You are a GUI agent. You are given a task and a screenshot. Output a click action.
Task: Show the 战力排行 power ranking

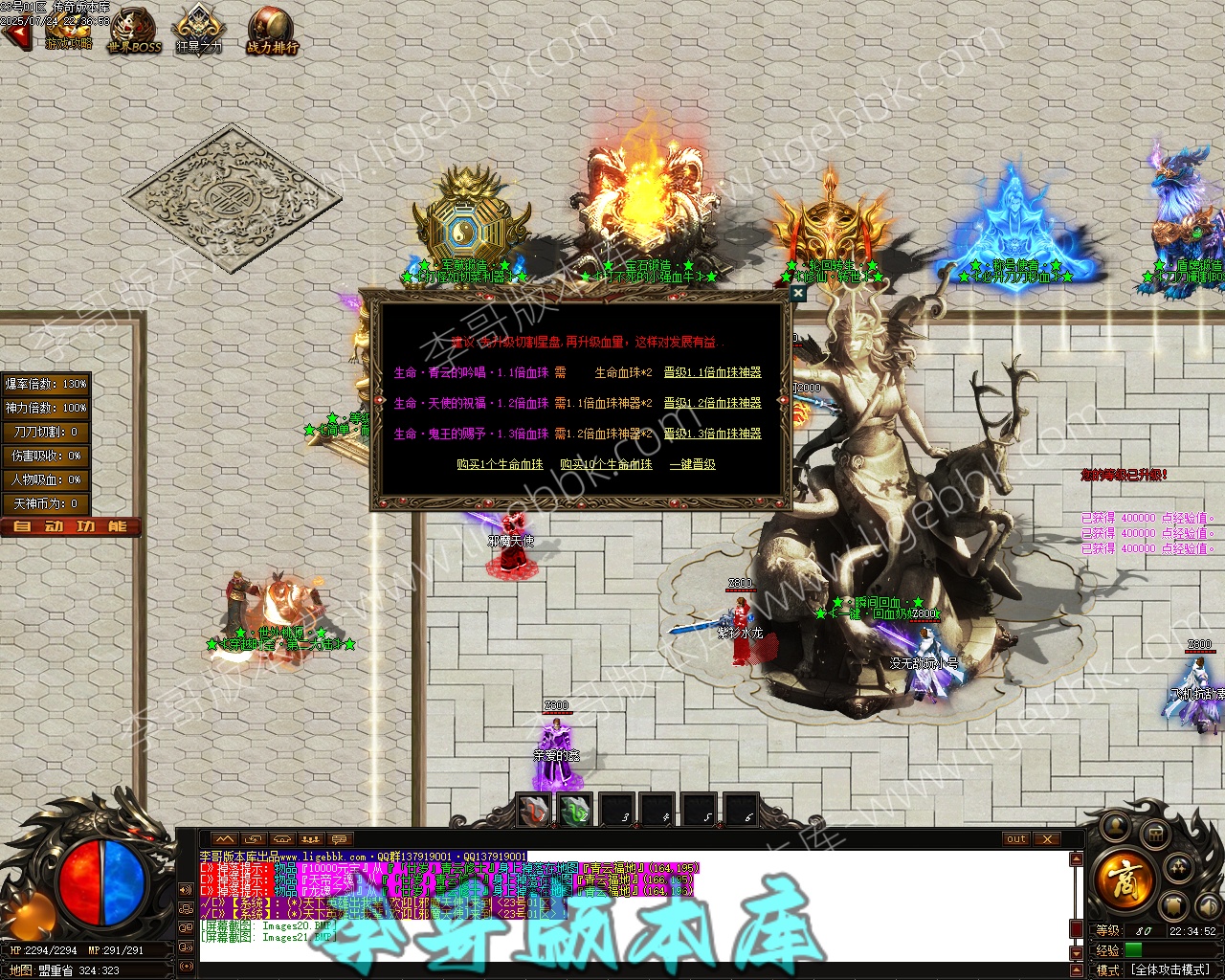coord(272,31)
